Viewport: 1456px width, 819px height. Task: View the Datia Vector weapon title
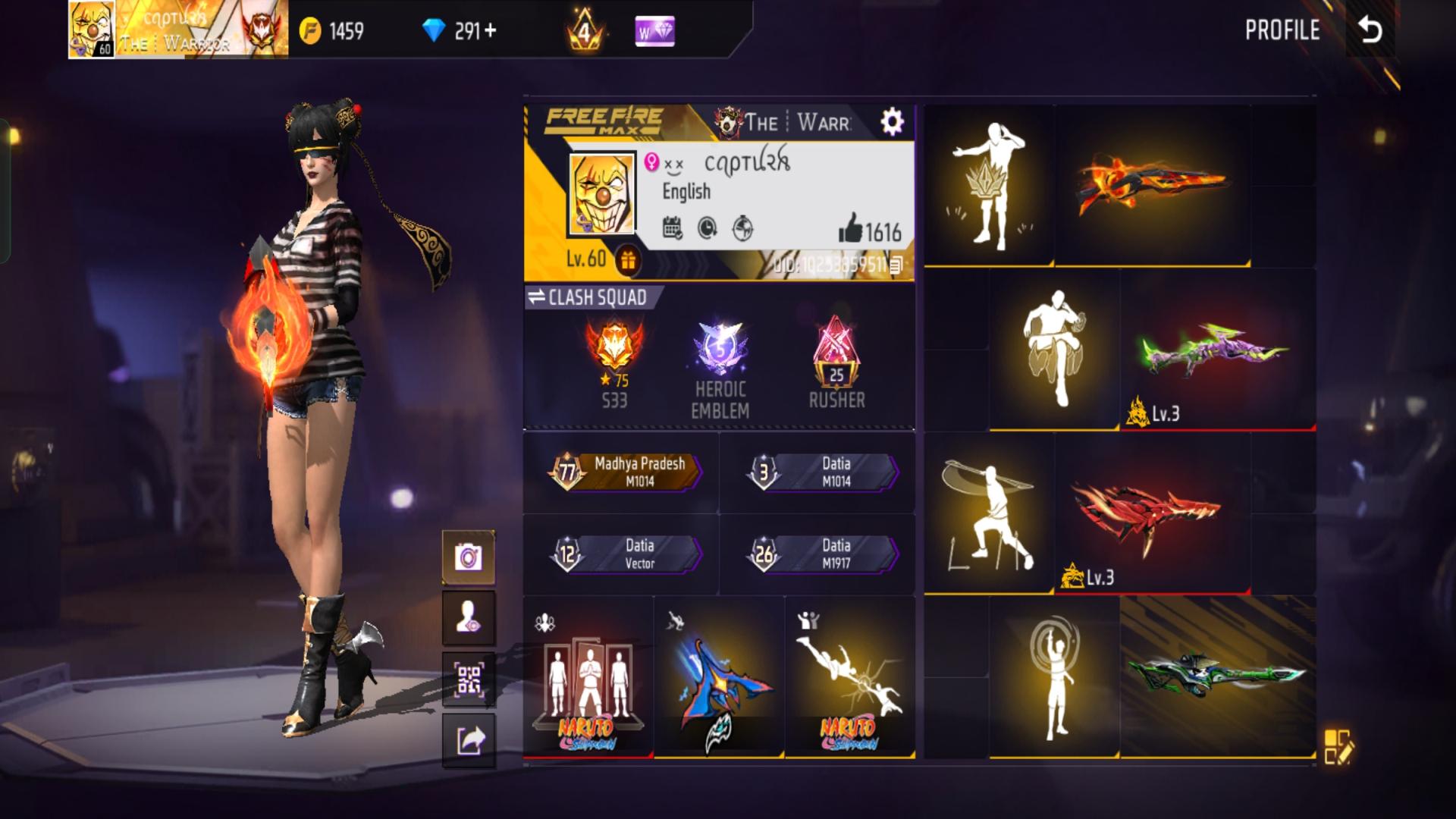click(x=626, y=554)
